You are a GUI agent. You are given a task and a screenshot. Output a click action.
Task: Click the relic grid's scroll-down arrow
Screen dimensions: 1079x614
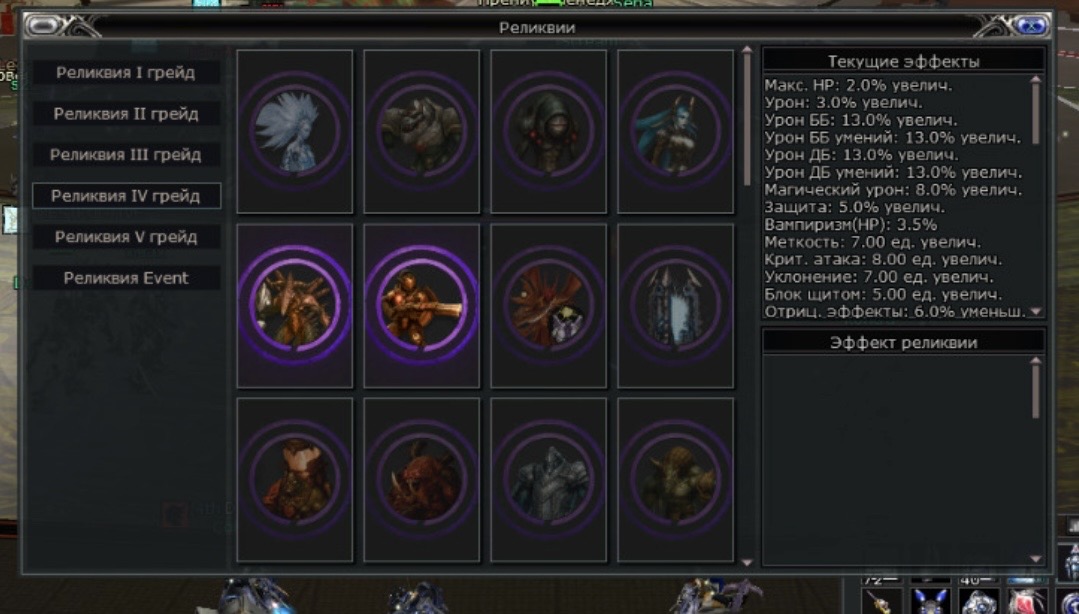(747, 562)
